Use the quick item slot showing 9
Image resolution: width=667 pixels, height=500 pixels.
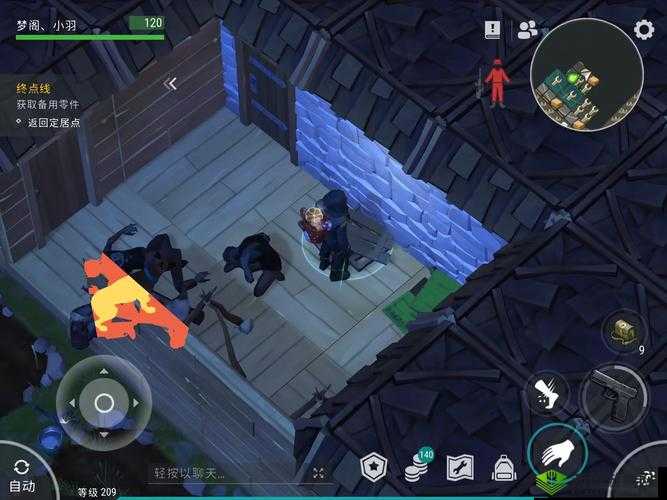[626, 331]
